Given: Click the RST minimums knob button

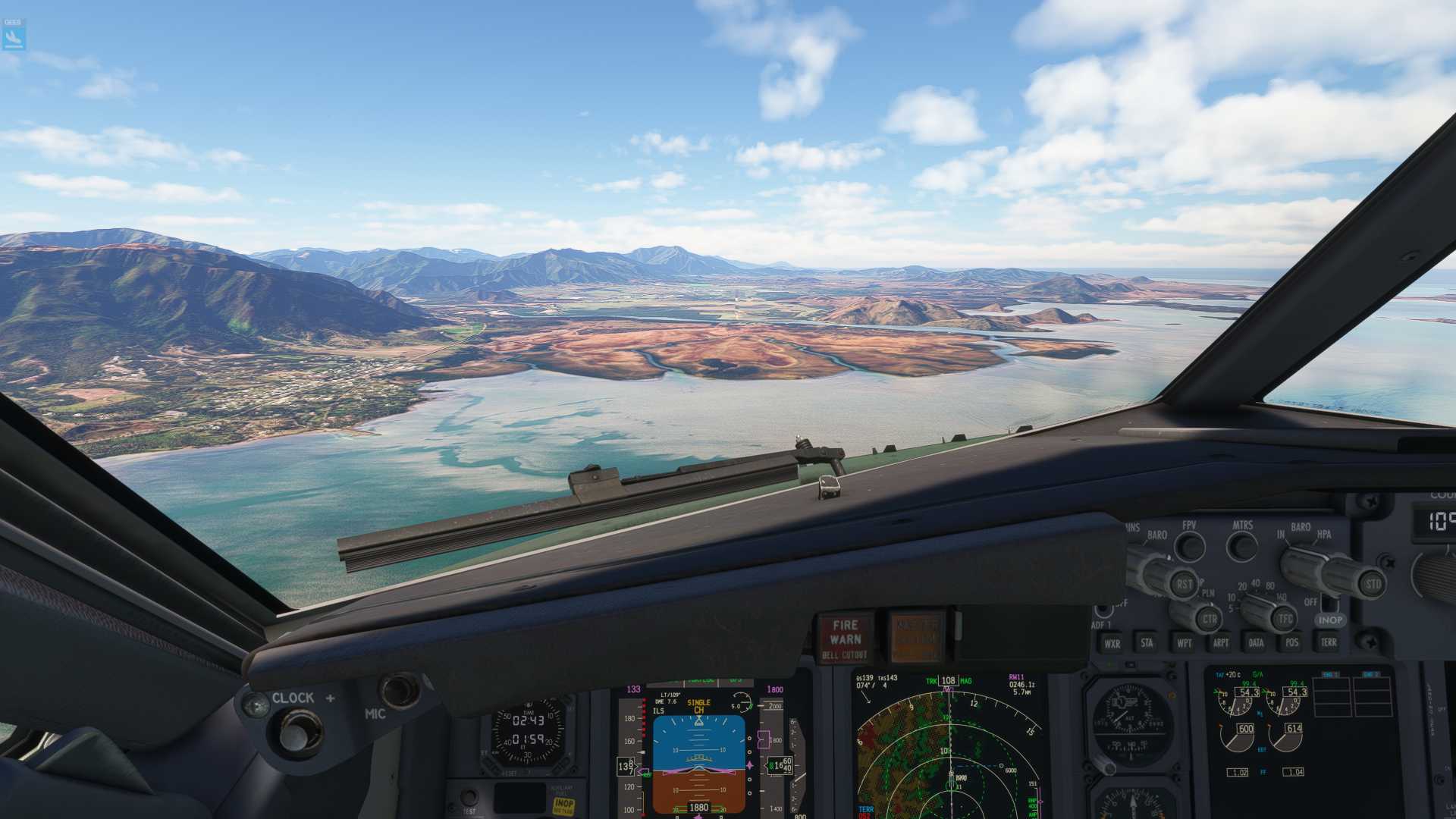Looking at the screenshot, I should [1184, 585].
